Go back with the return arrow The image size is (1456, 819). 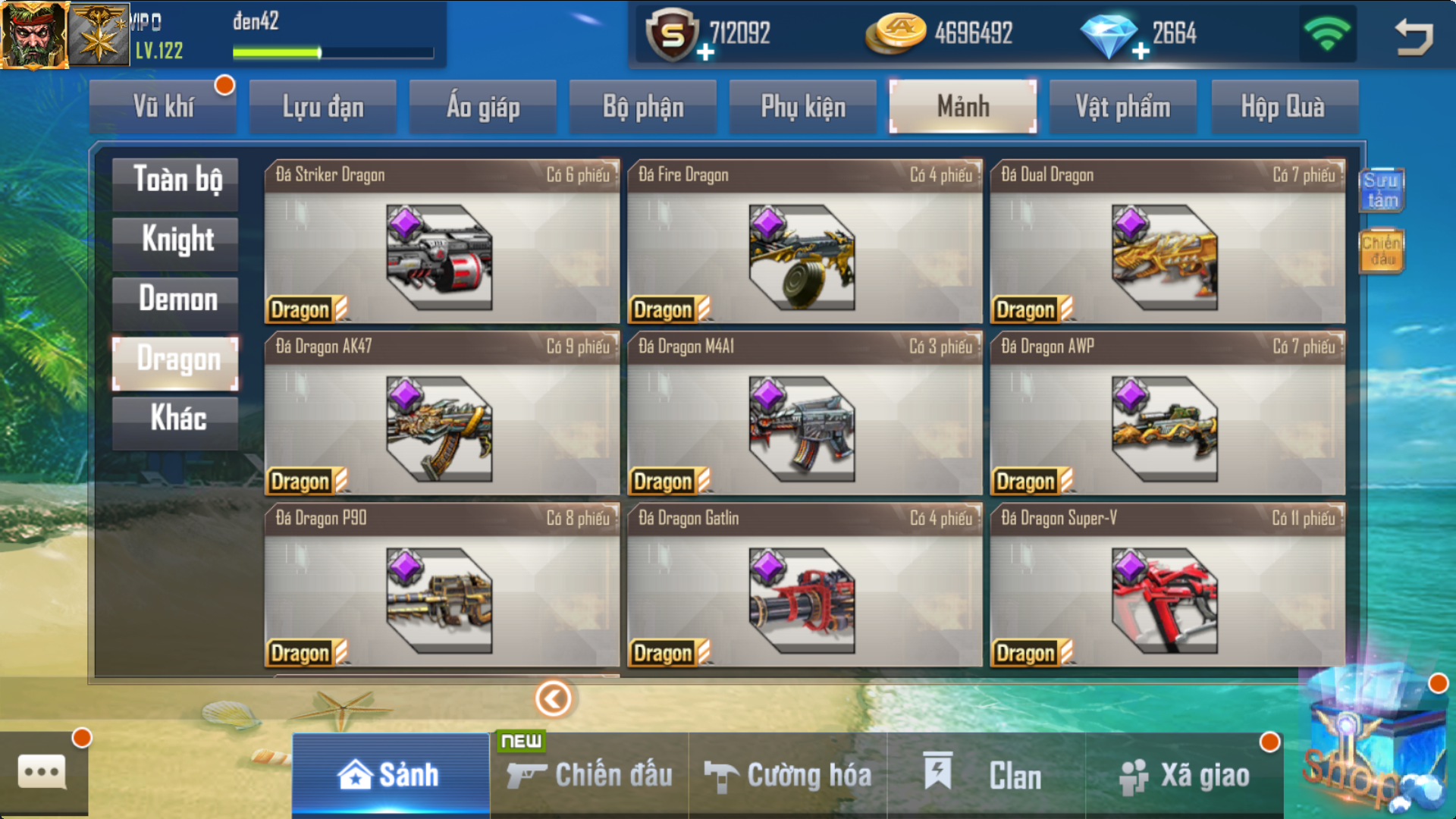point(1414,36)
